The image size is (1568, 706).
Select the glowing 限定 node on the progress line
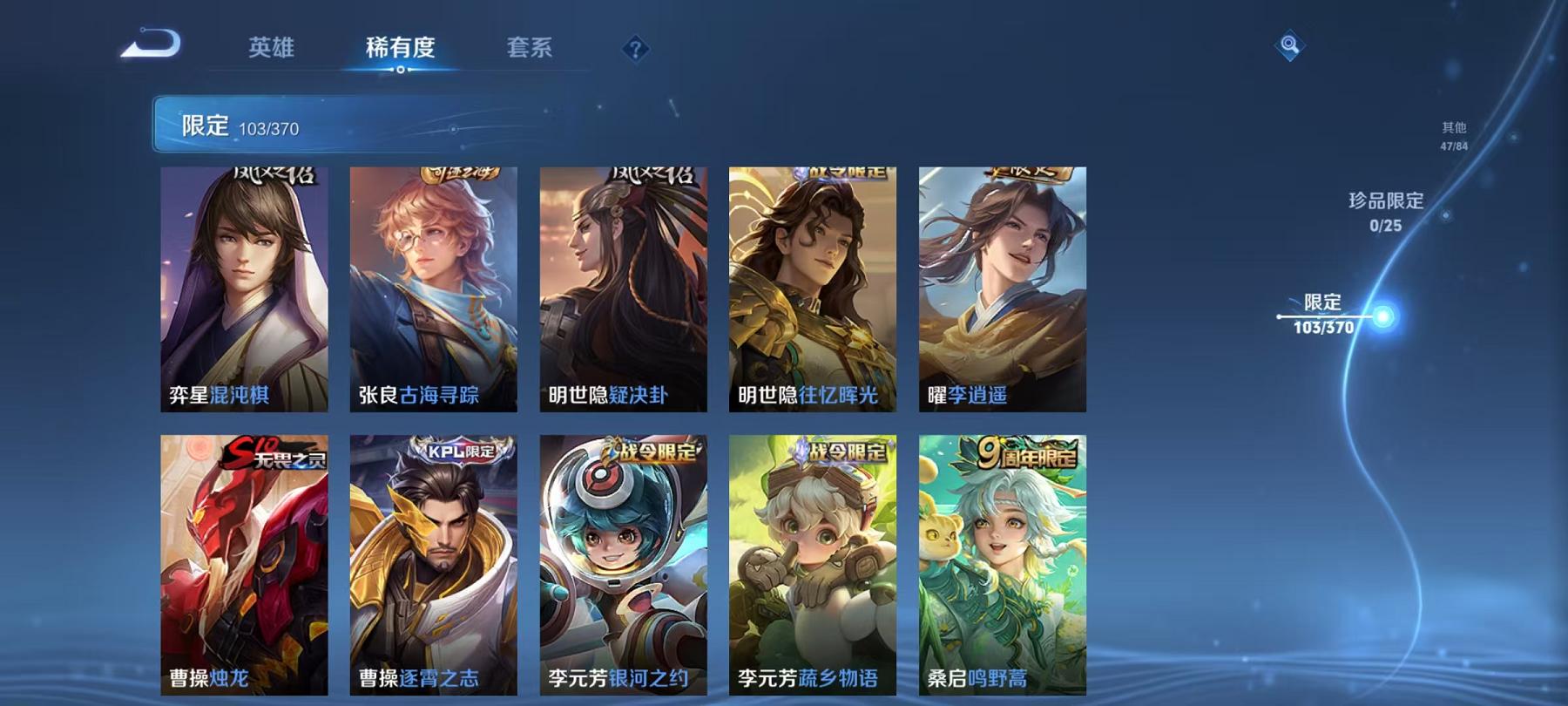pyautogui.click(x=1383, y=316)
